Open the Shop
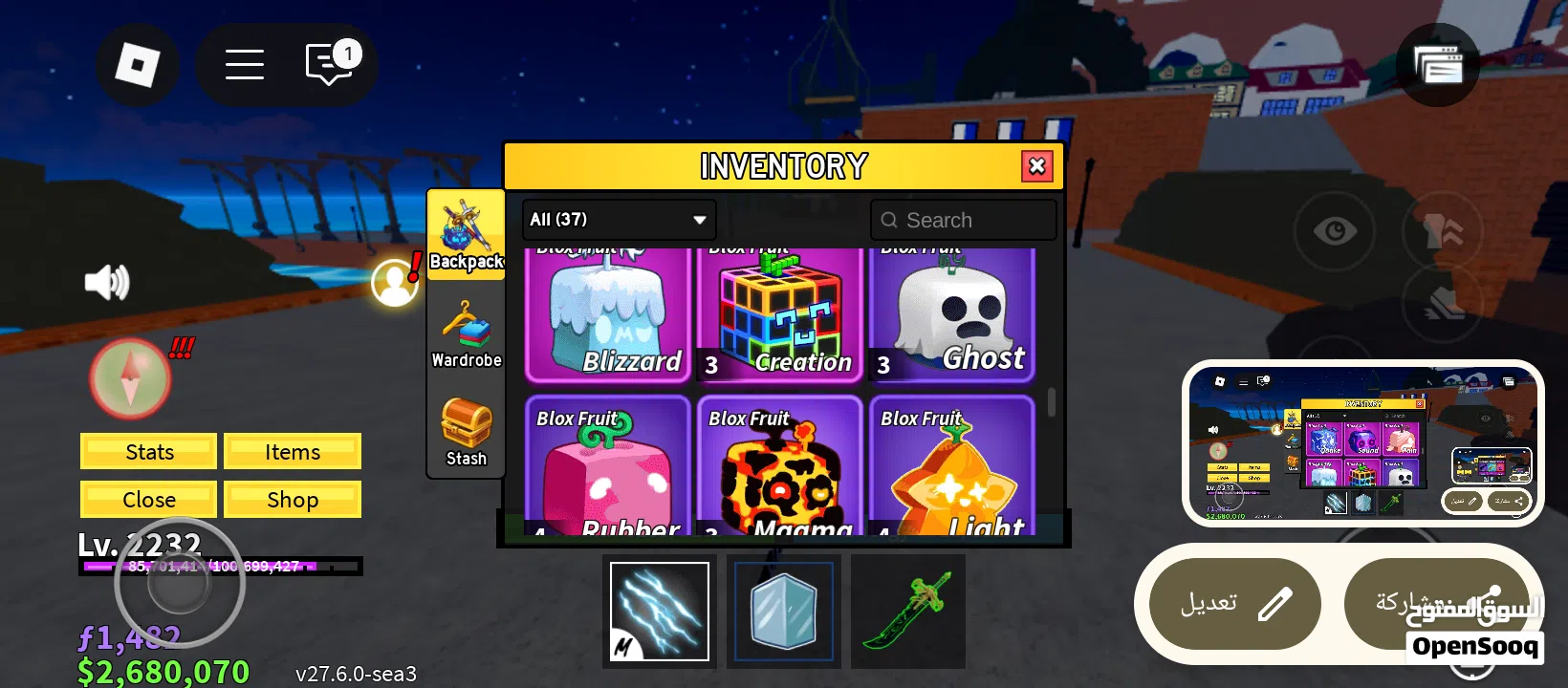 pos(293,500)
